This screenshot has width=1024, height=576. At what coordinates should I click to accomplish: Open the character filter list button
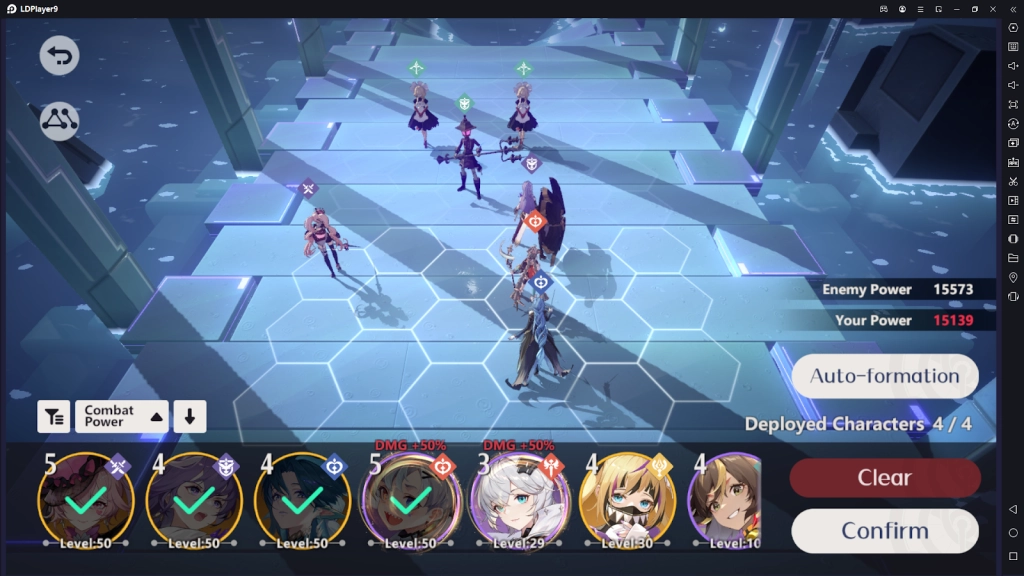(54, 416)
